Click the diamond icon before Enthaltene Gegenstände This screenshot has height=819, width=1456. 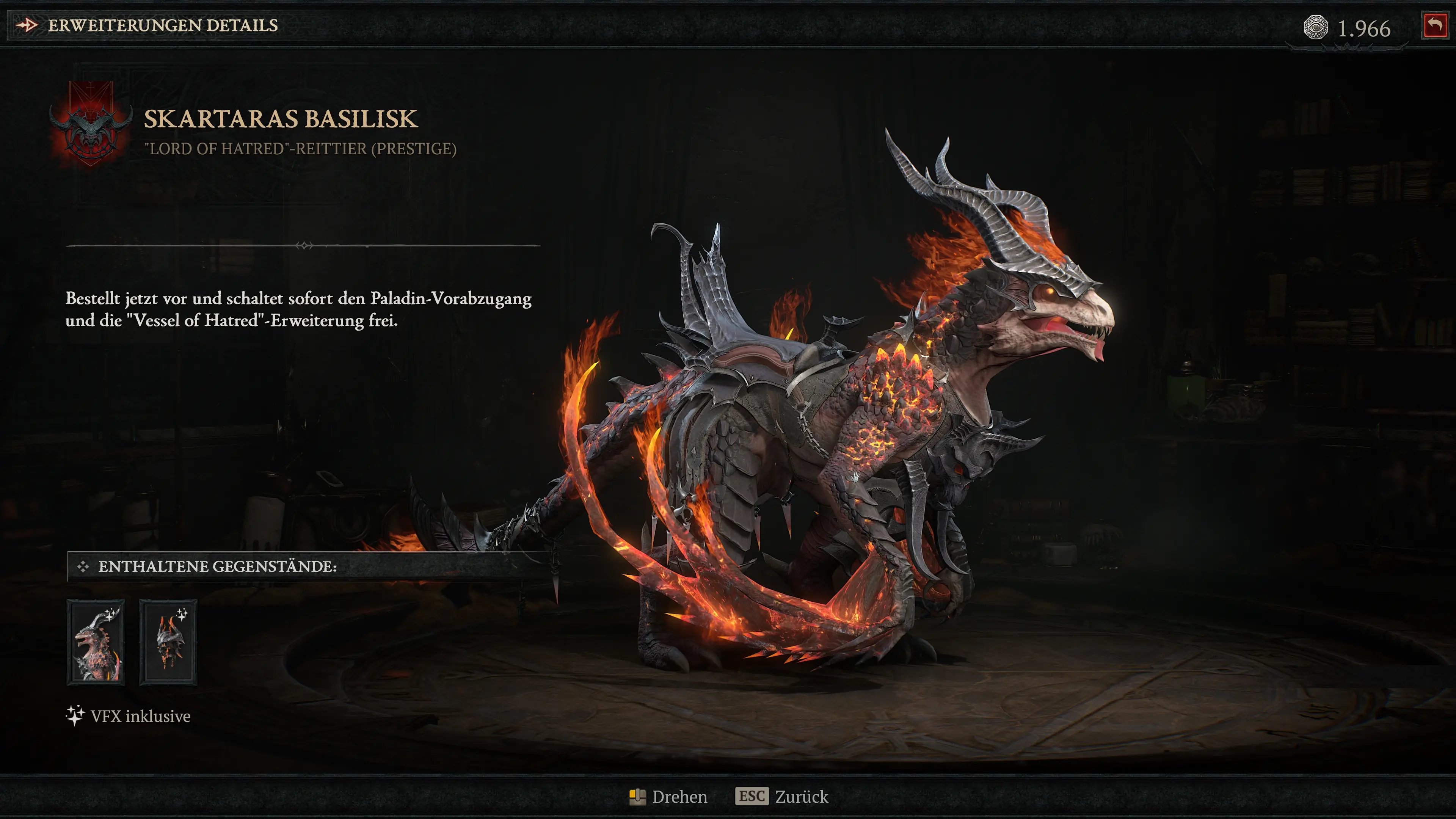tap(83, 567)
